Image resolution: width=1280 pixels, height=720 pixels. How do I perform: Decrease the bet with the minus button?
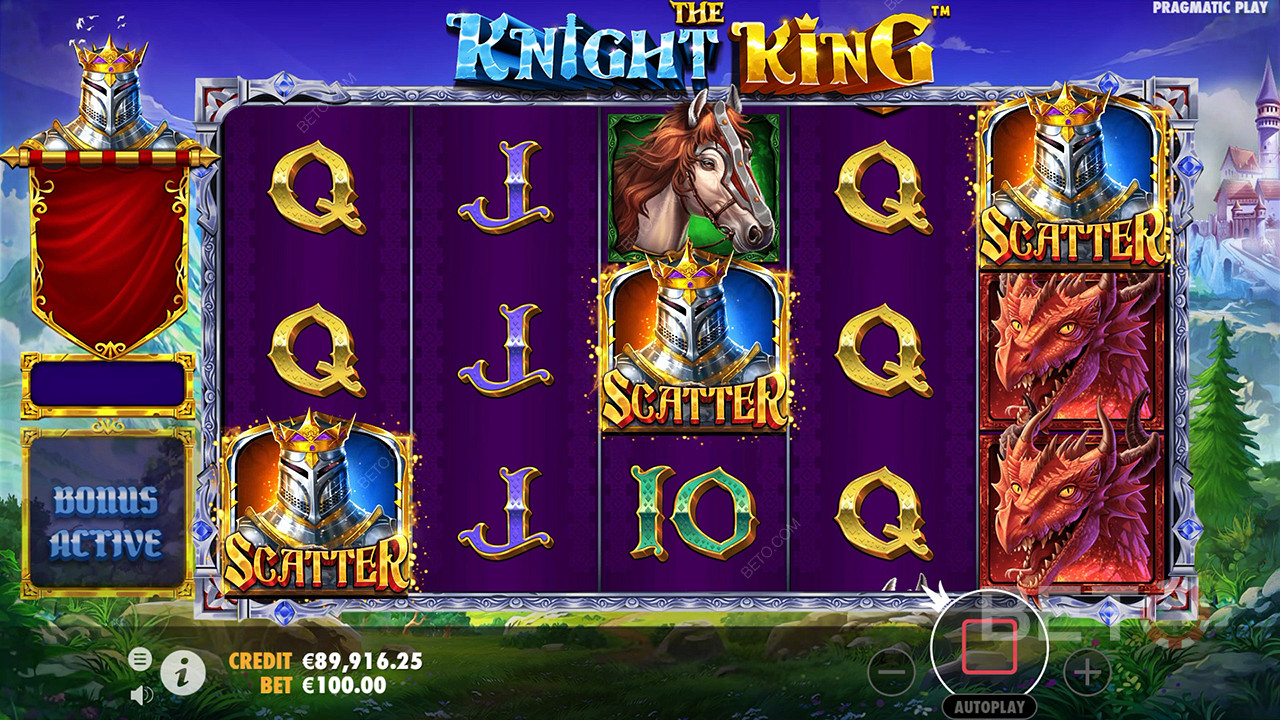pyautogui.click(x=892, y=673)
